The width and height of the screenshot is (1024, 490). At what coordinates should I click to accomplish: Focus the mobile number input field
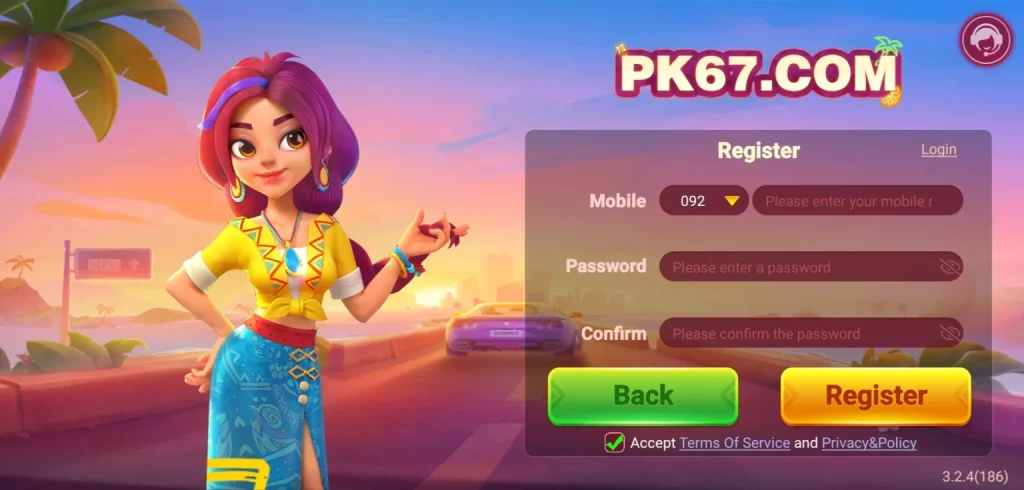click(856, 201)
